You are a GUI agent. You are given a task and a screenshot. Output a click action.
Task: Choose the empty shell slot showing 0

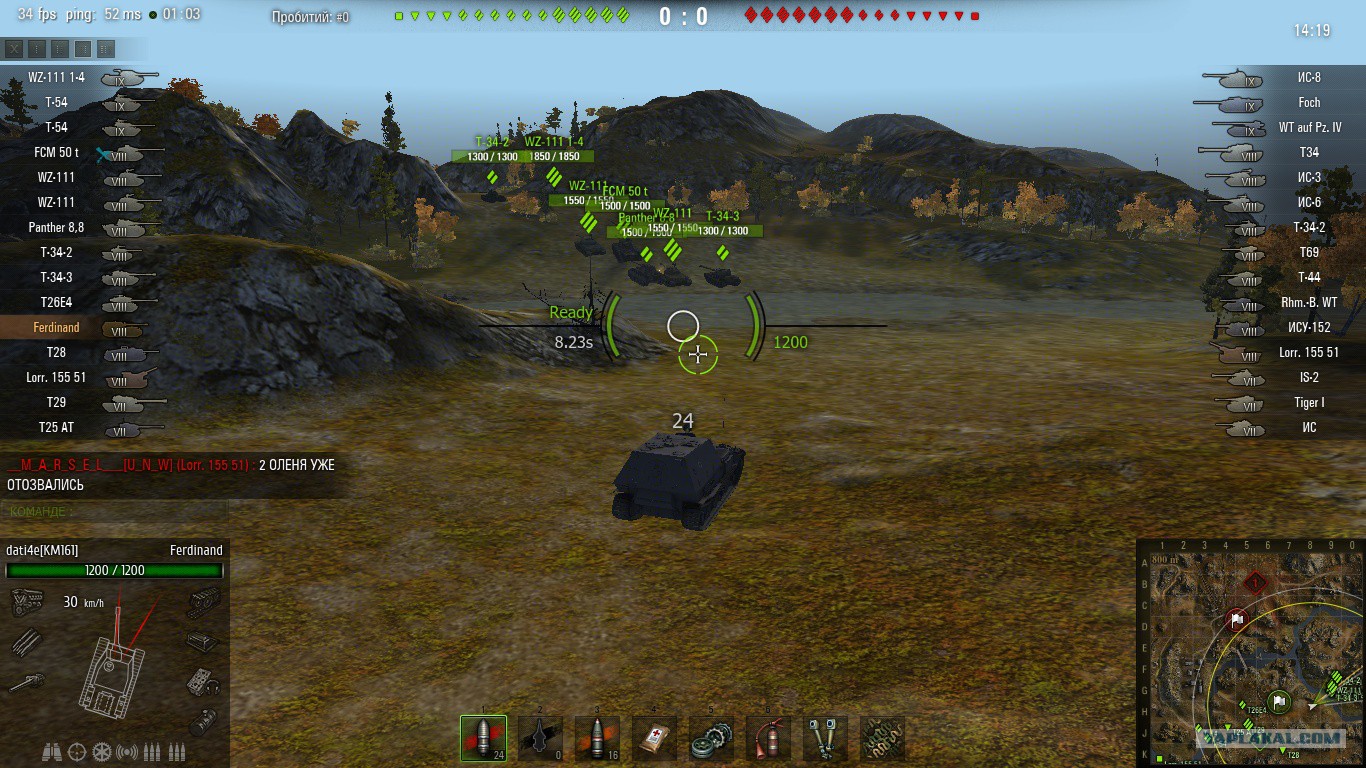coord(540,739)
